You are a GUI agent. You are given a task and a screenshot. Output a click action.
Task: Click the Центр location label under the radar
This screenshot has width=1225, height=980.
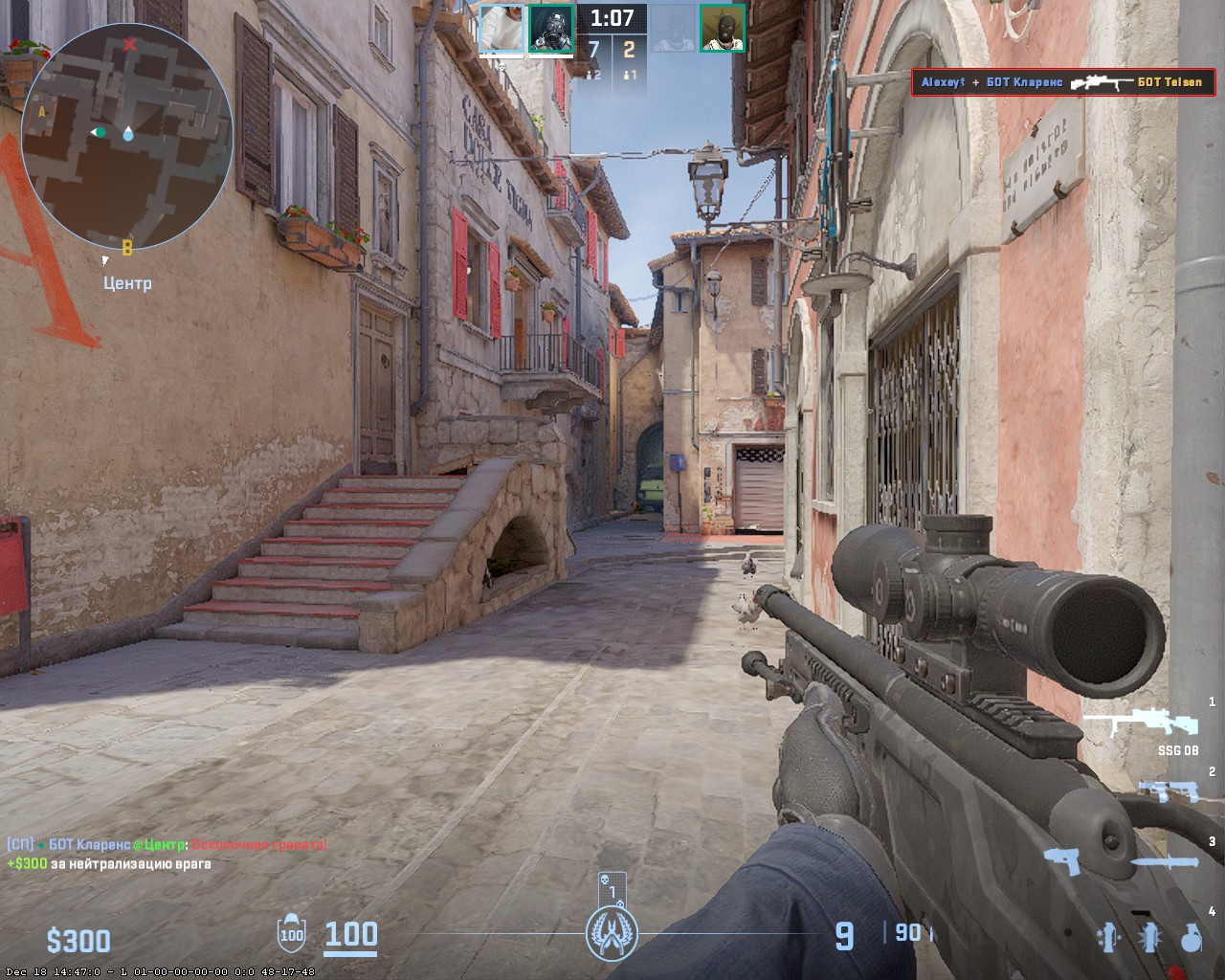click(x=127, y=282)
